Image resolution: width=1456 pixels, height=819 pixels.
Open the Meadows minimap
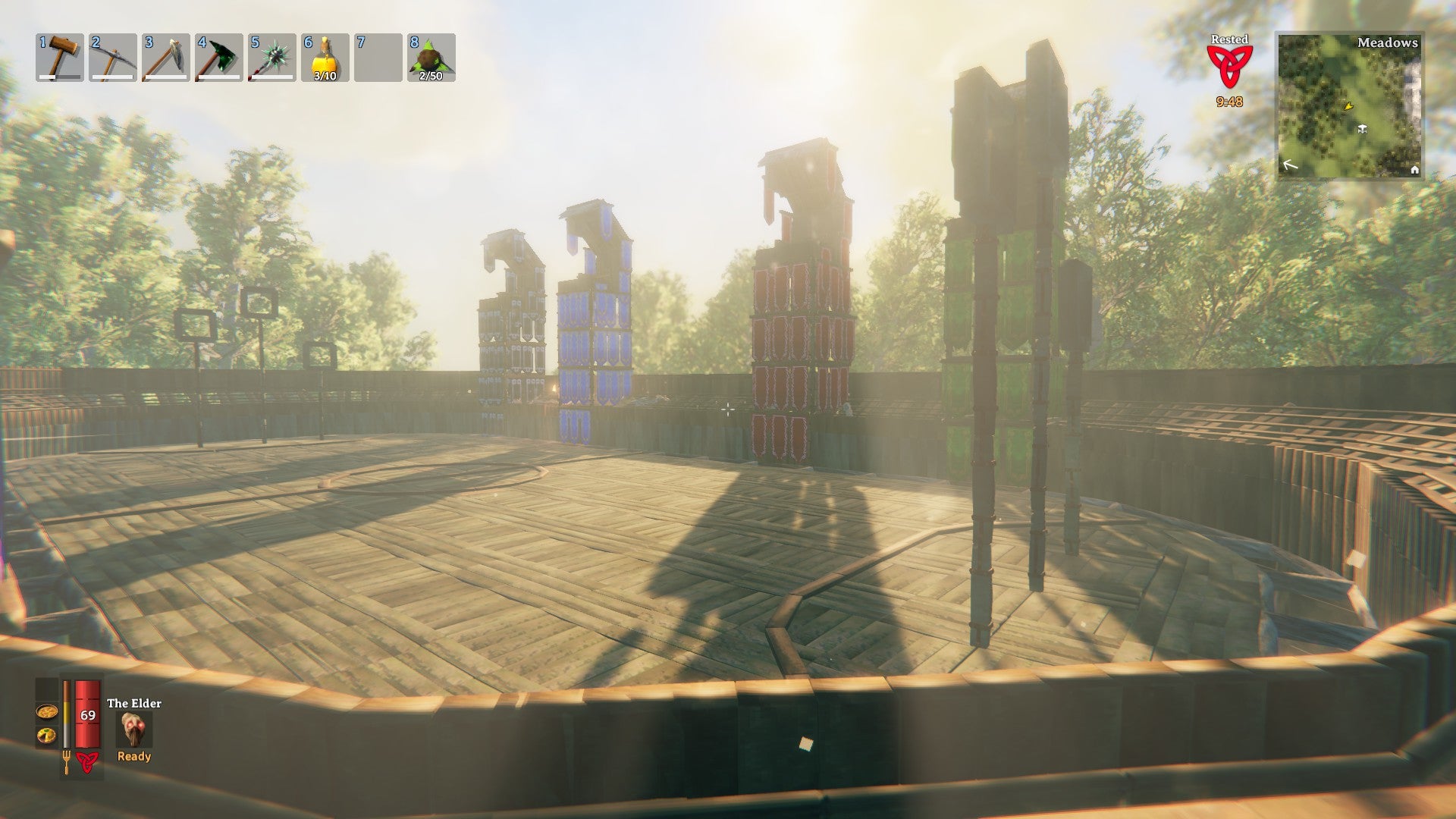(1350, 106)
